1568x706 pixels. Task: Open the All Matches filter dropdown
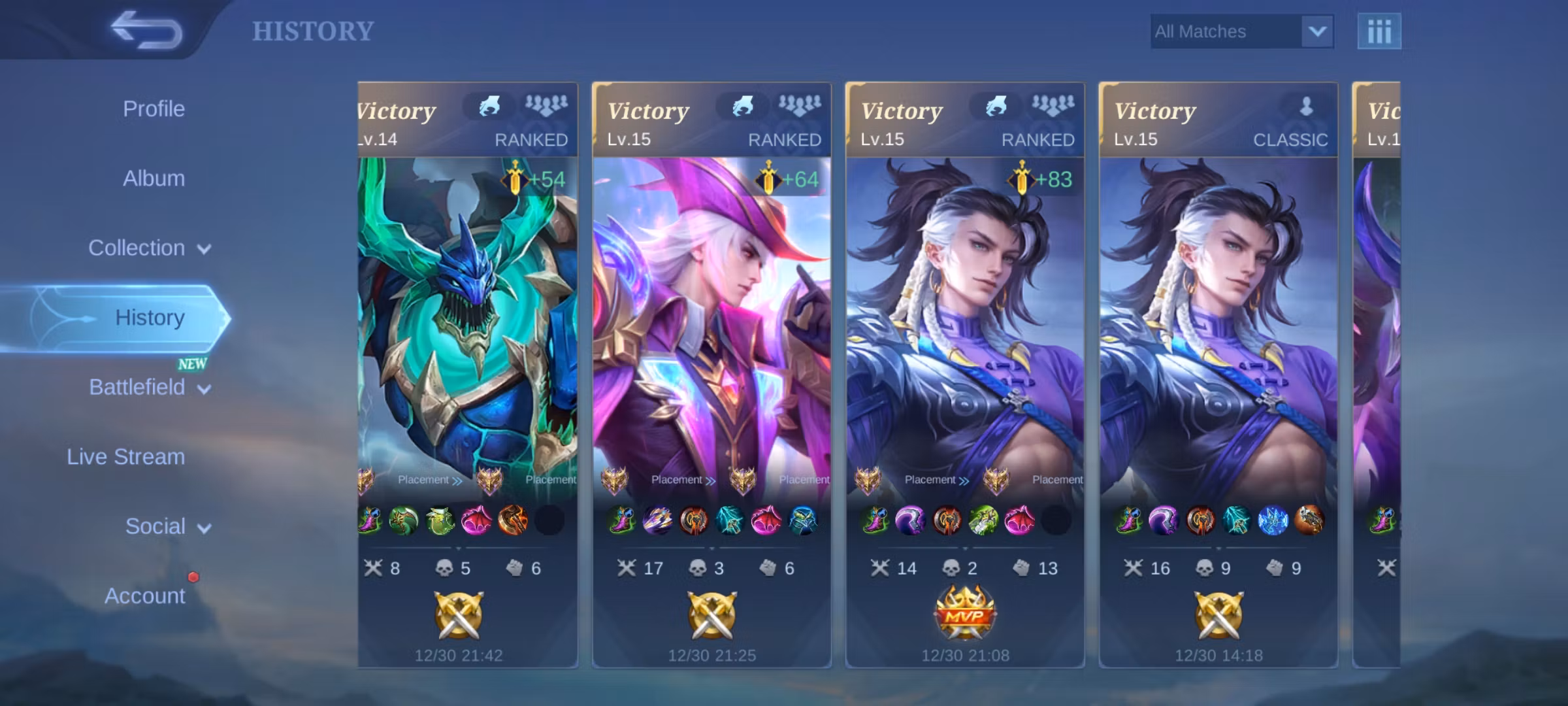pos(1241,30)
